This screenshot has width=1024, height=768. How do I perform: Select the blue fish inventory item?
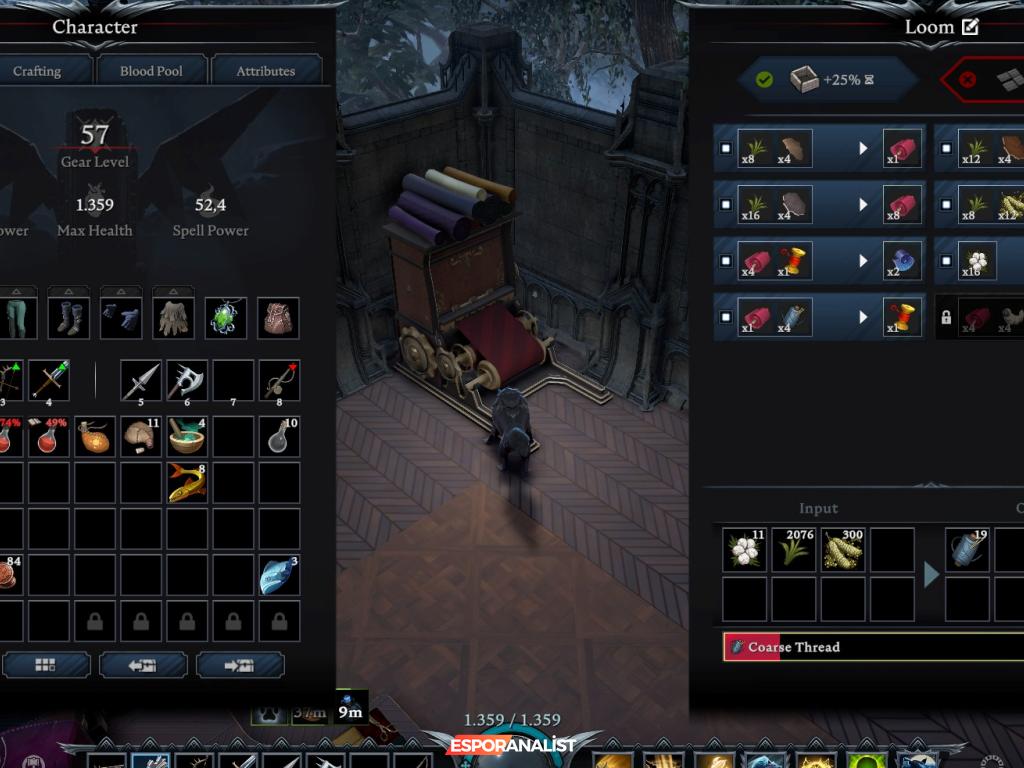click(279, 576)
